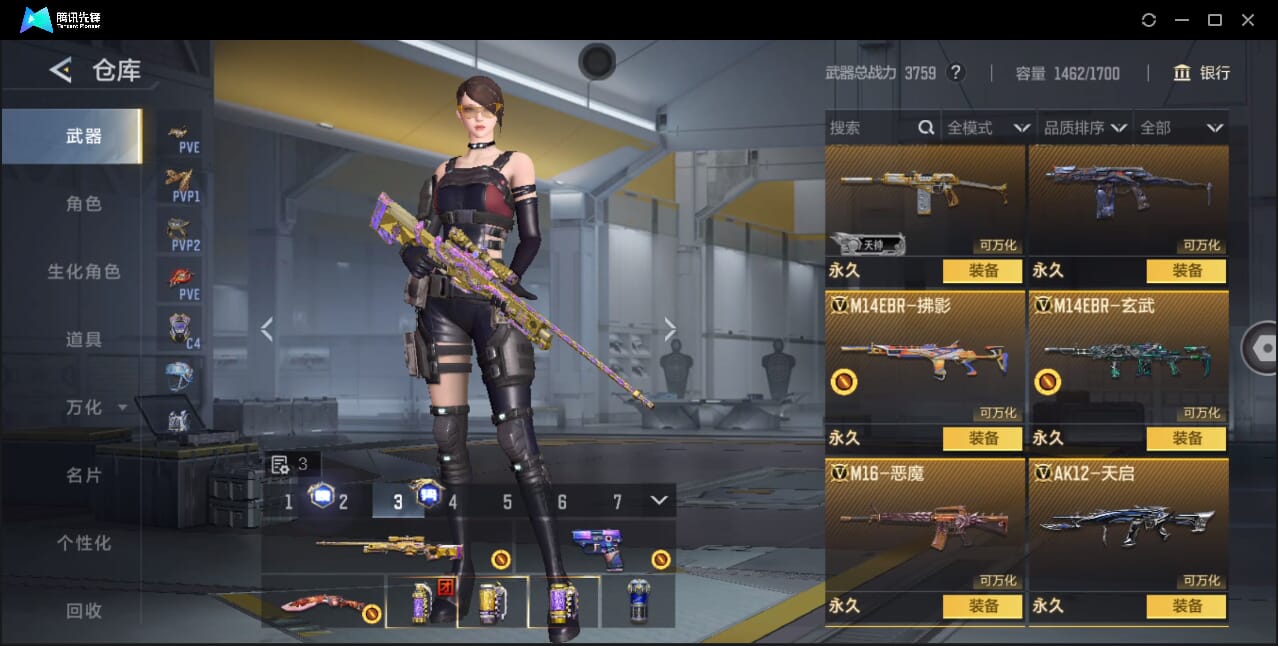Switch to the 角色 character tab
Screen dimensions: 1278x646
click(84, 204)
